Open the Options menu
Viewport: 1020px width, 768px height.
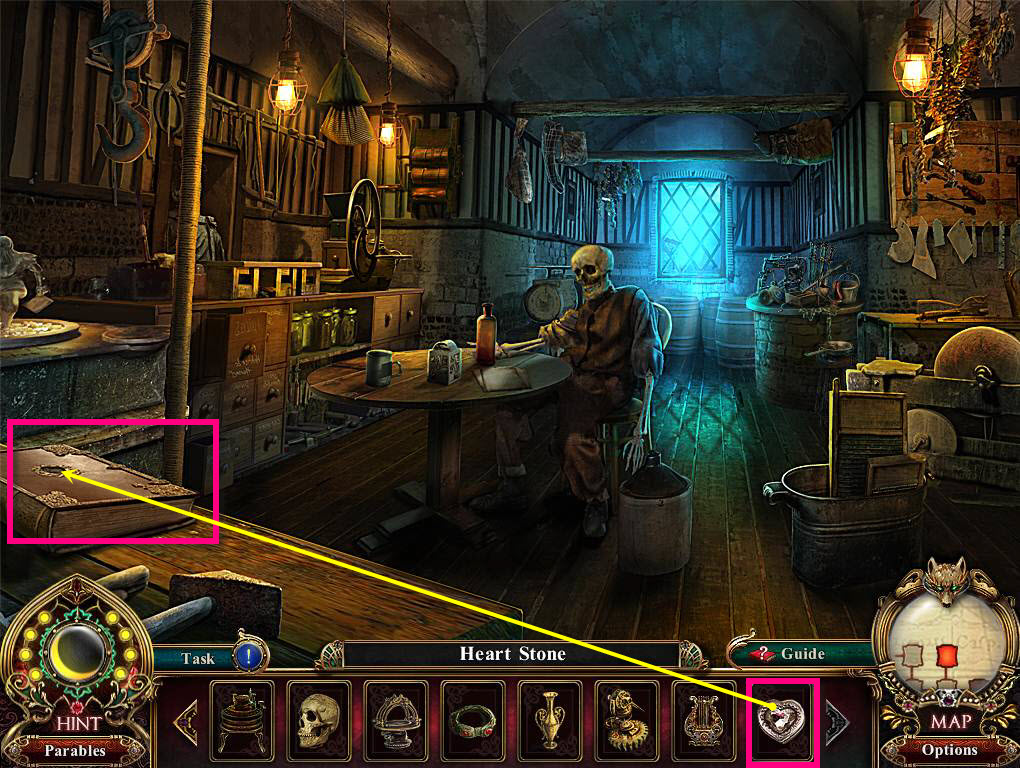pos(949,749)
